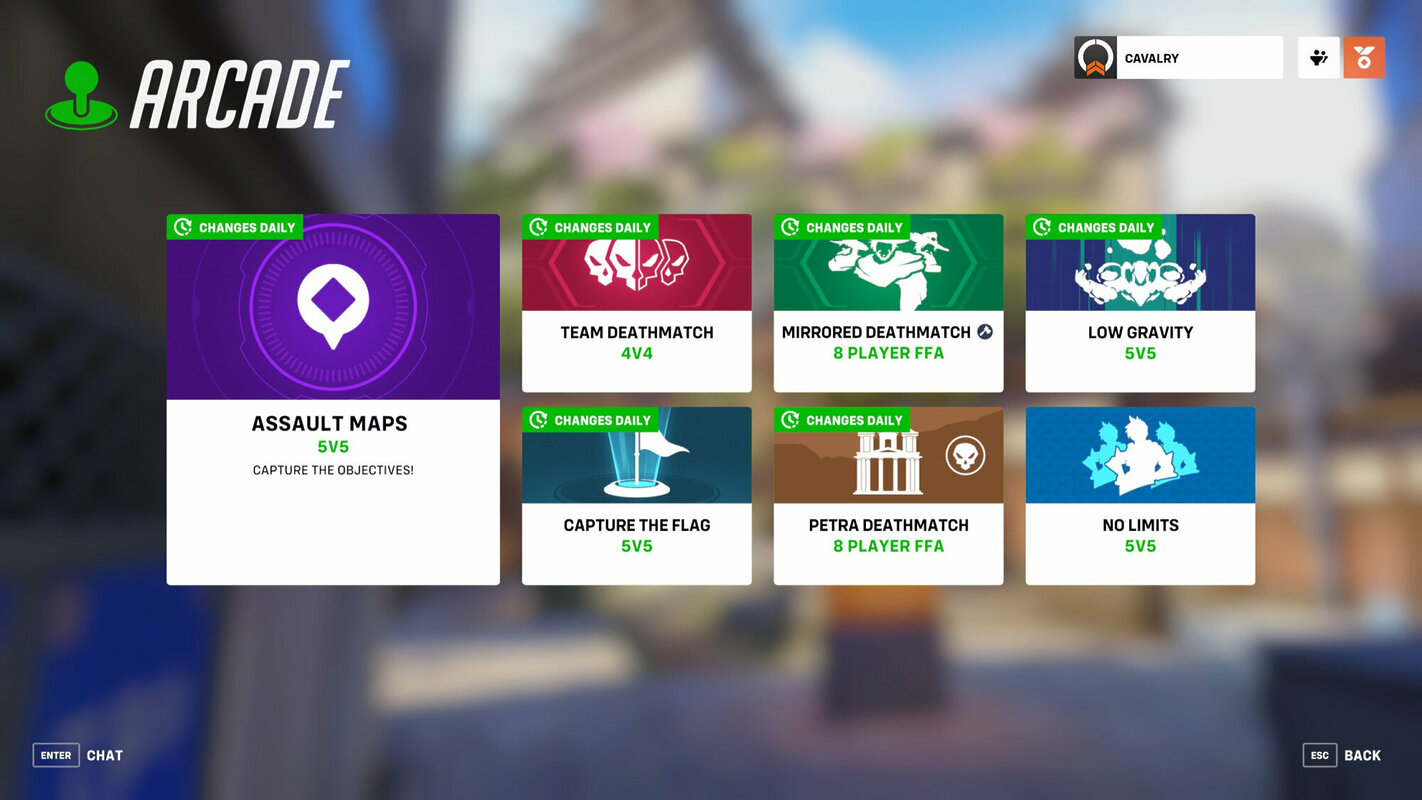Select the Low Gravity 5v5 mode card
The width and height of the screenshot is (1422, 800).
pyautogui.click(x=1140, y=302)
